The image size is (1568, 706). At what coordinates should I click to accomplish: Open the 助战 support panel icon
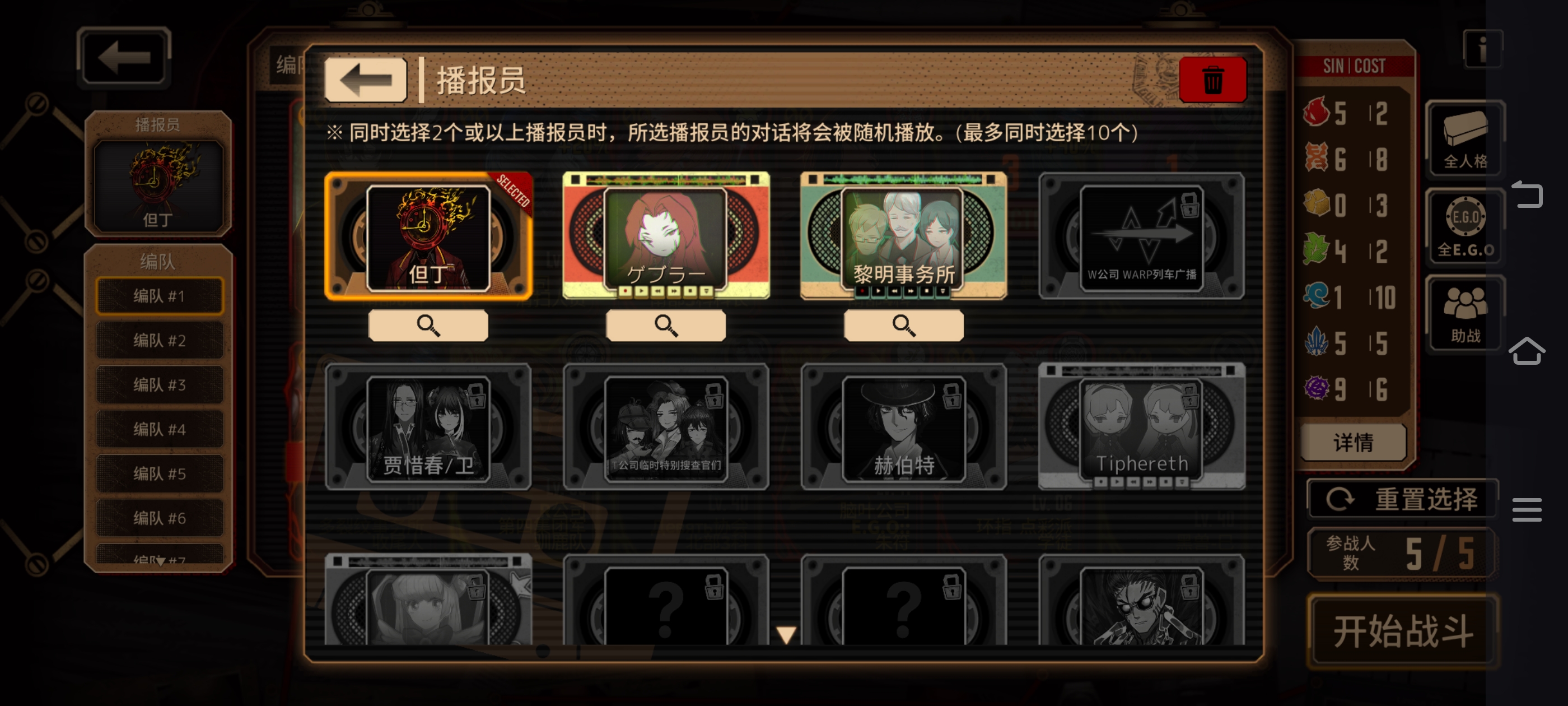tap(1464, 313)
